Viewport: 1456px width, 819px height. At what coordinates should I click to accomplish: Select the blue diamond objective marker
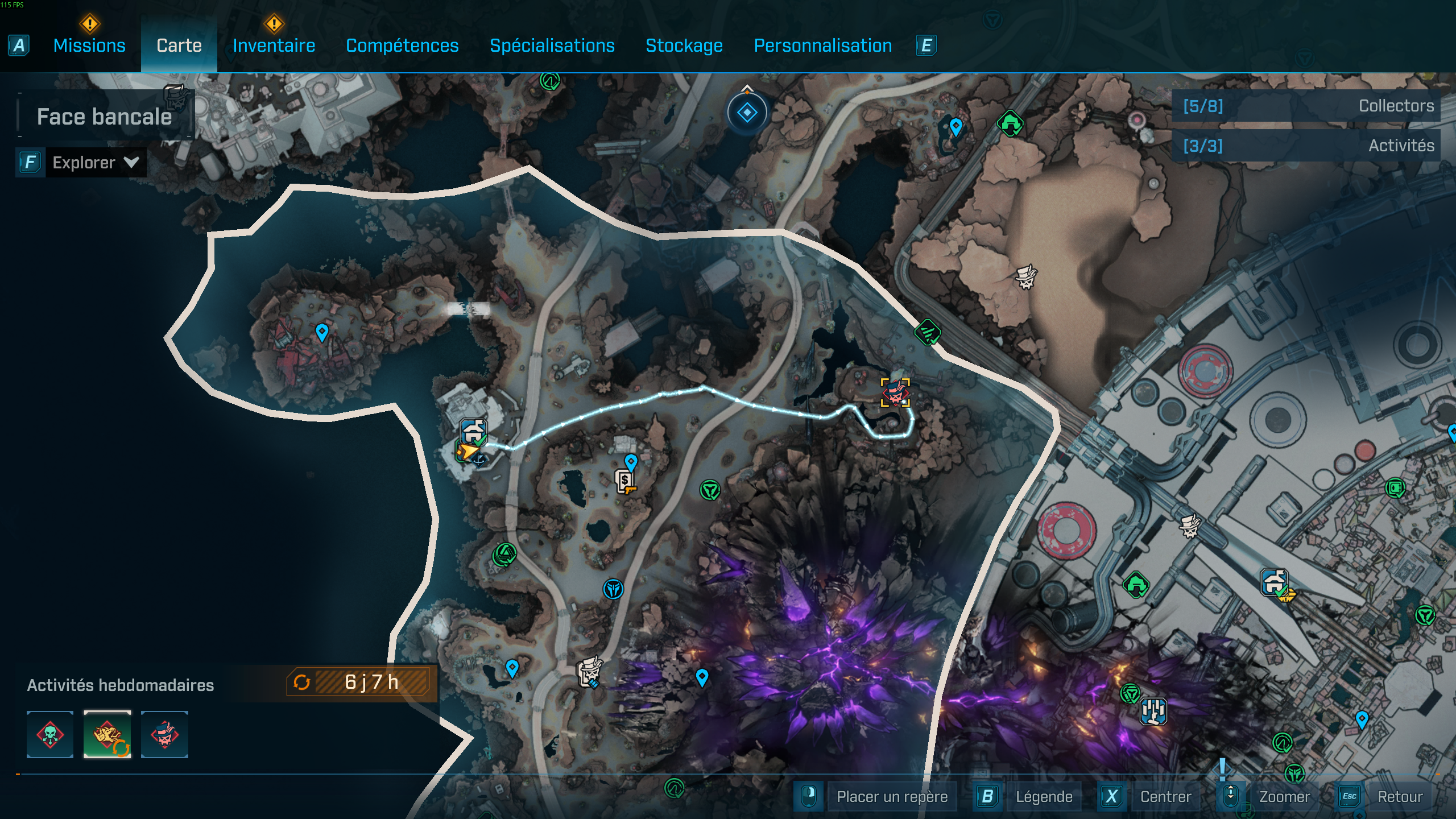pyautogui.click(x=747, y=113)
